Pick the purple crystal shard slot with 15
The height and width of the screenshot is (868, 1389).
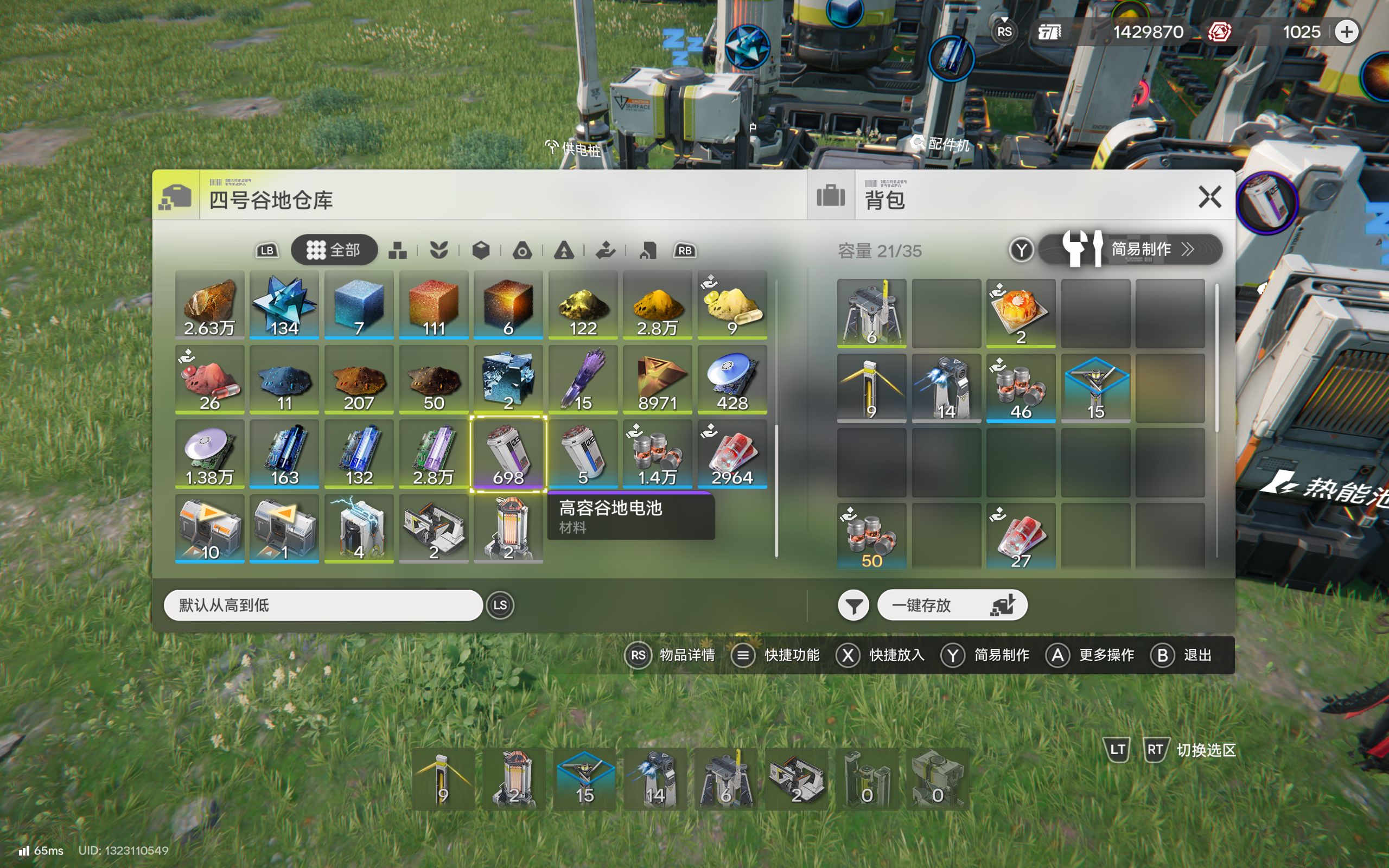[x=583, y=379]
